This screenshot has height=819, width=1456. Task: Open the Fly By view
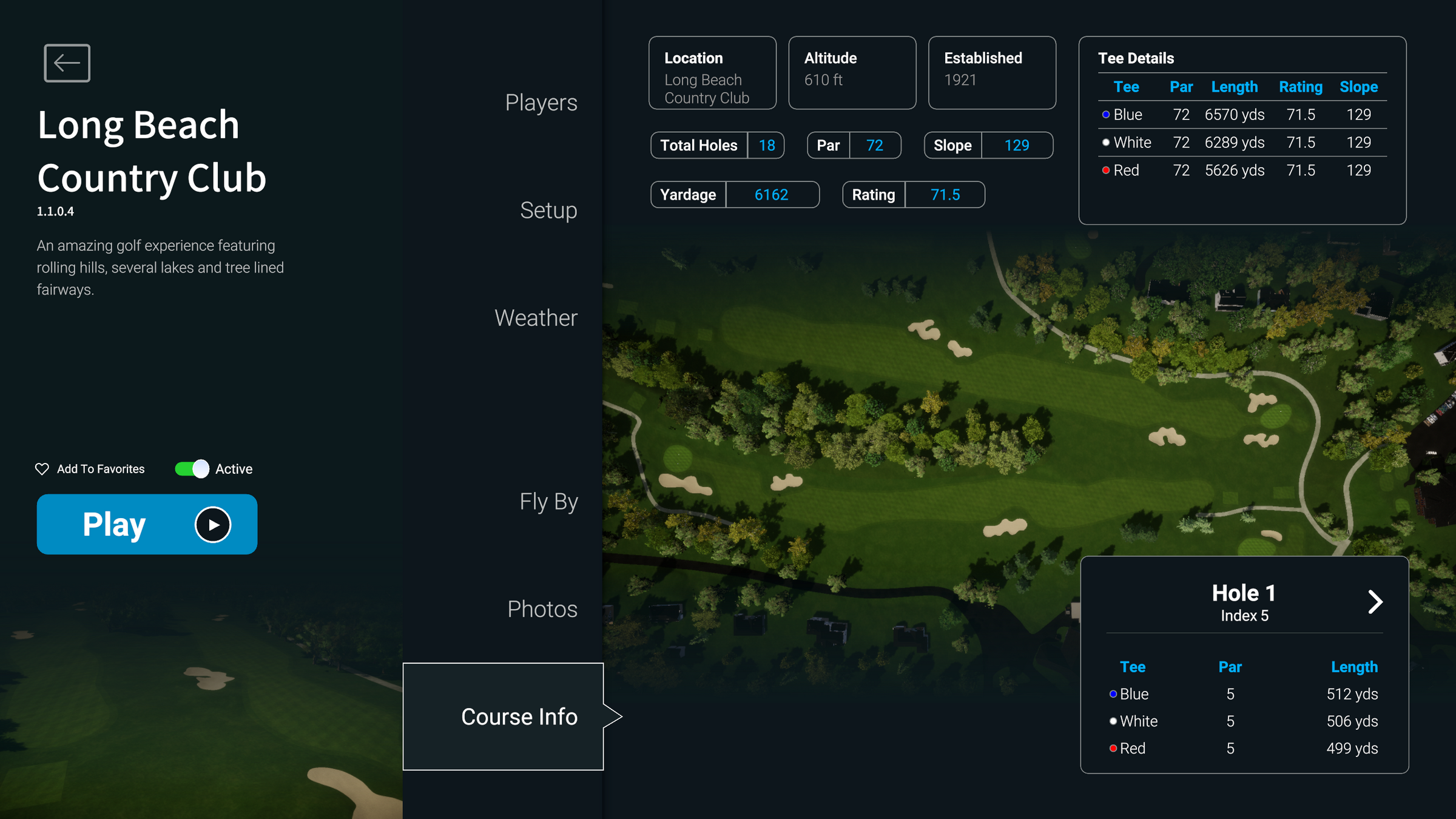coord(548,501)
